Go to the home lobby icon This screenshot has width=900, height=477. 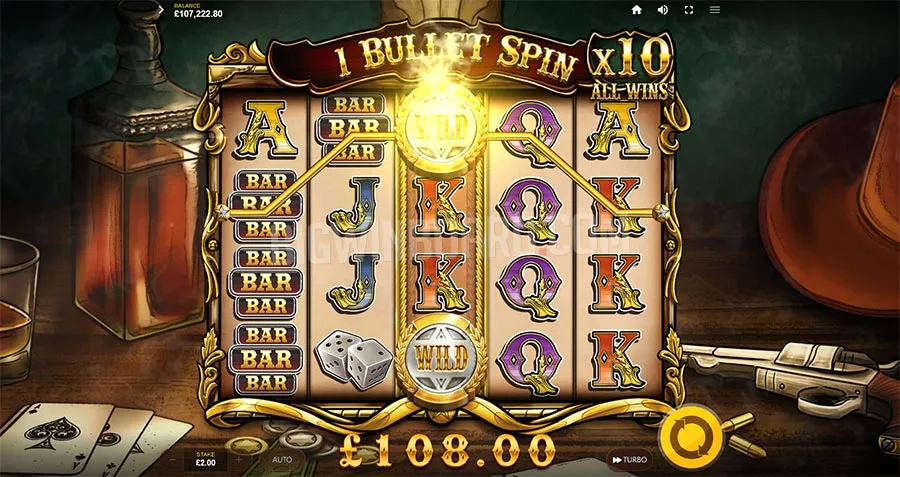pyautogui.click(x=636, y=10)
